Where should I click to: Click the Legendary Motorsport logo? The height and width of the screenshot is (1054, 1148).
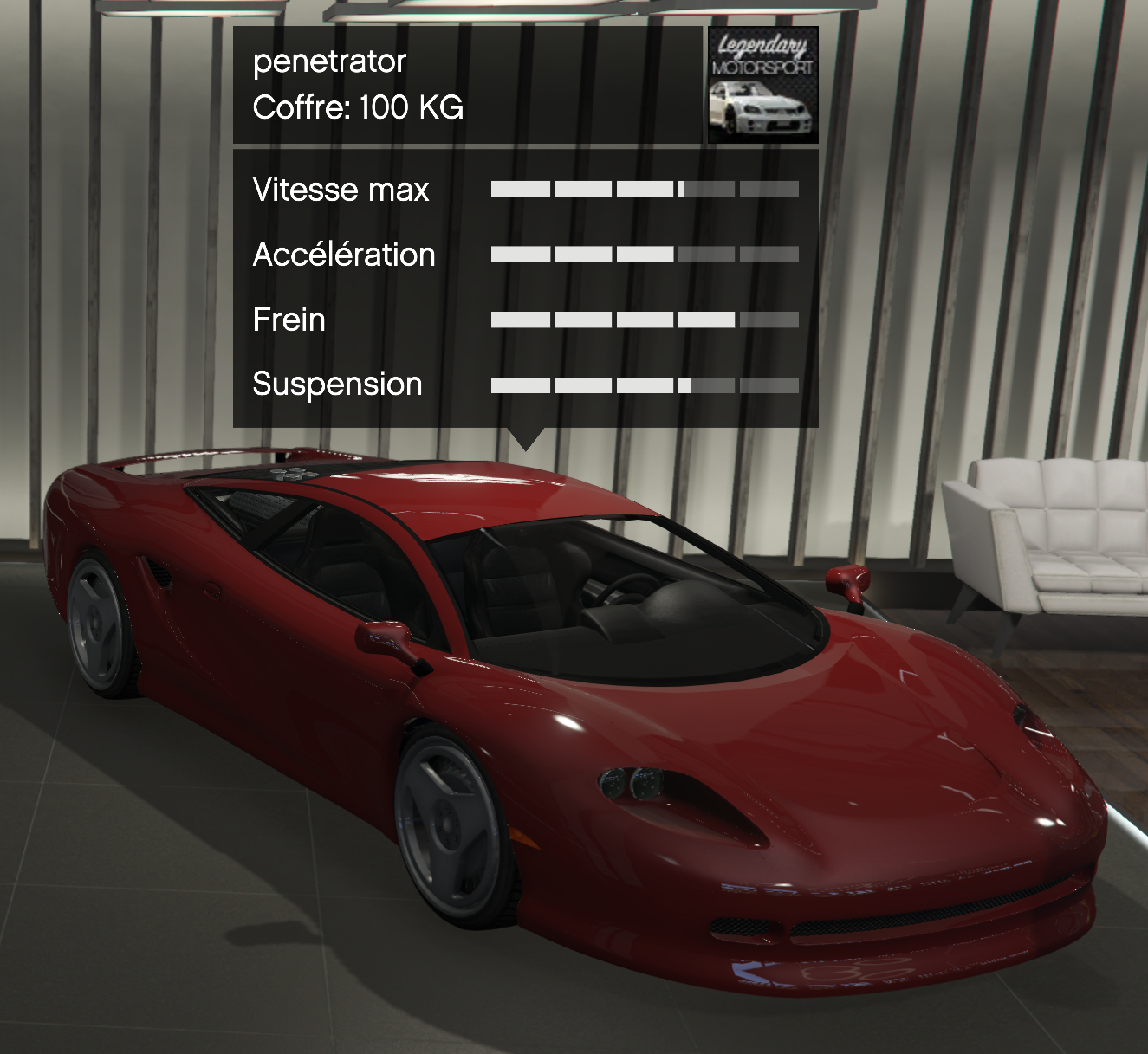click(761, 56)
